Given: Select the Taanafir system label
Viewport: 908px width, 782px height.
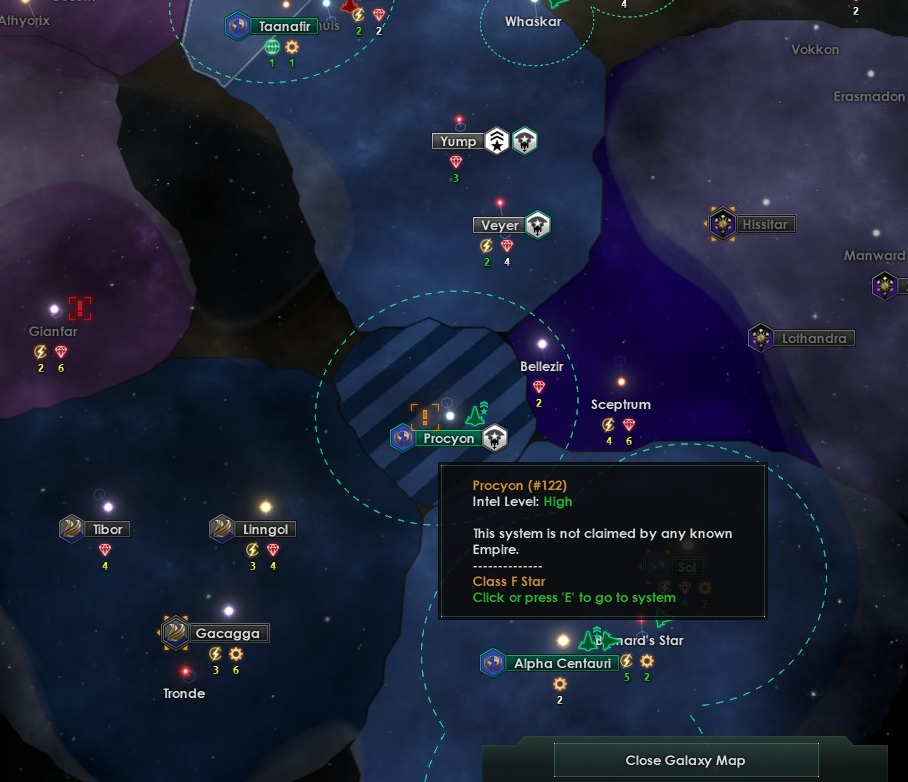Looking at the screenshot, I should 284,27.
